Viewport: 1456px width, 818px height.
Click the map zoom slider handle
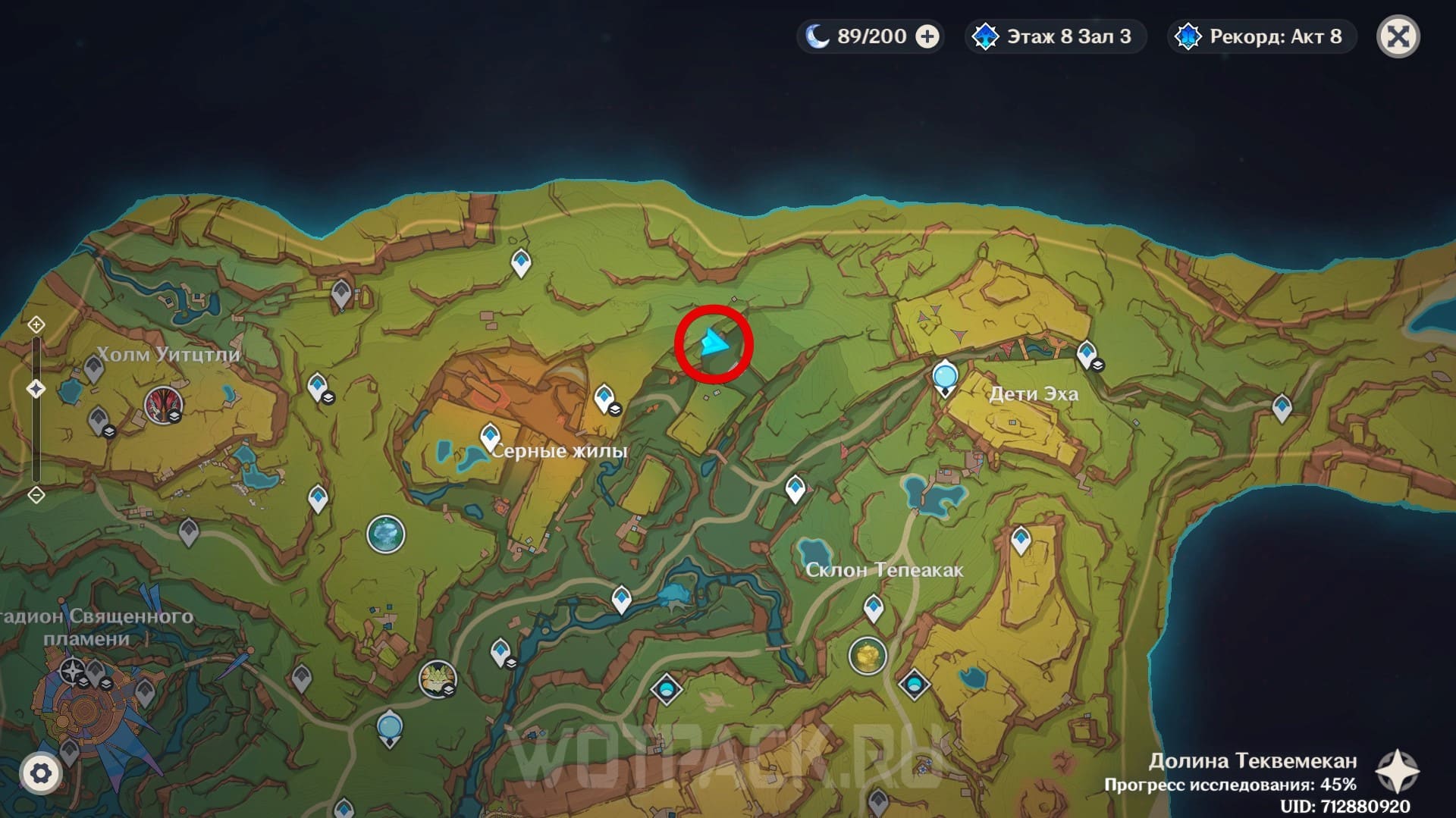(x=36, y=389)
